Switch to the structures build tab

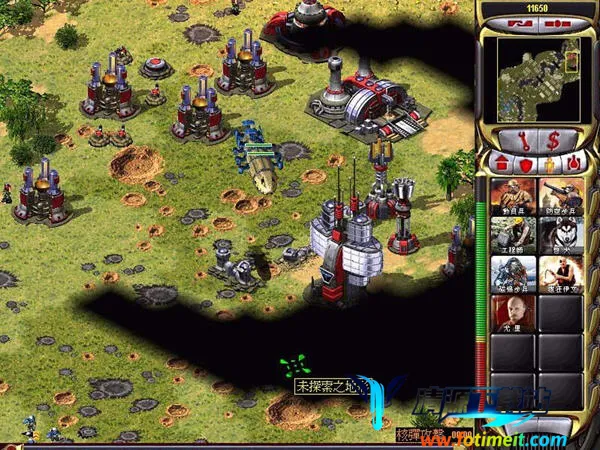(499, 161)
